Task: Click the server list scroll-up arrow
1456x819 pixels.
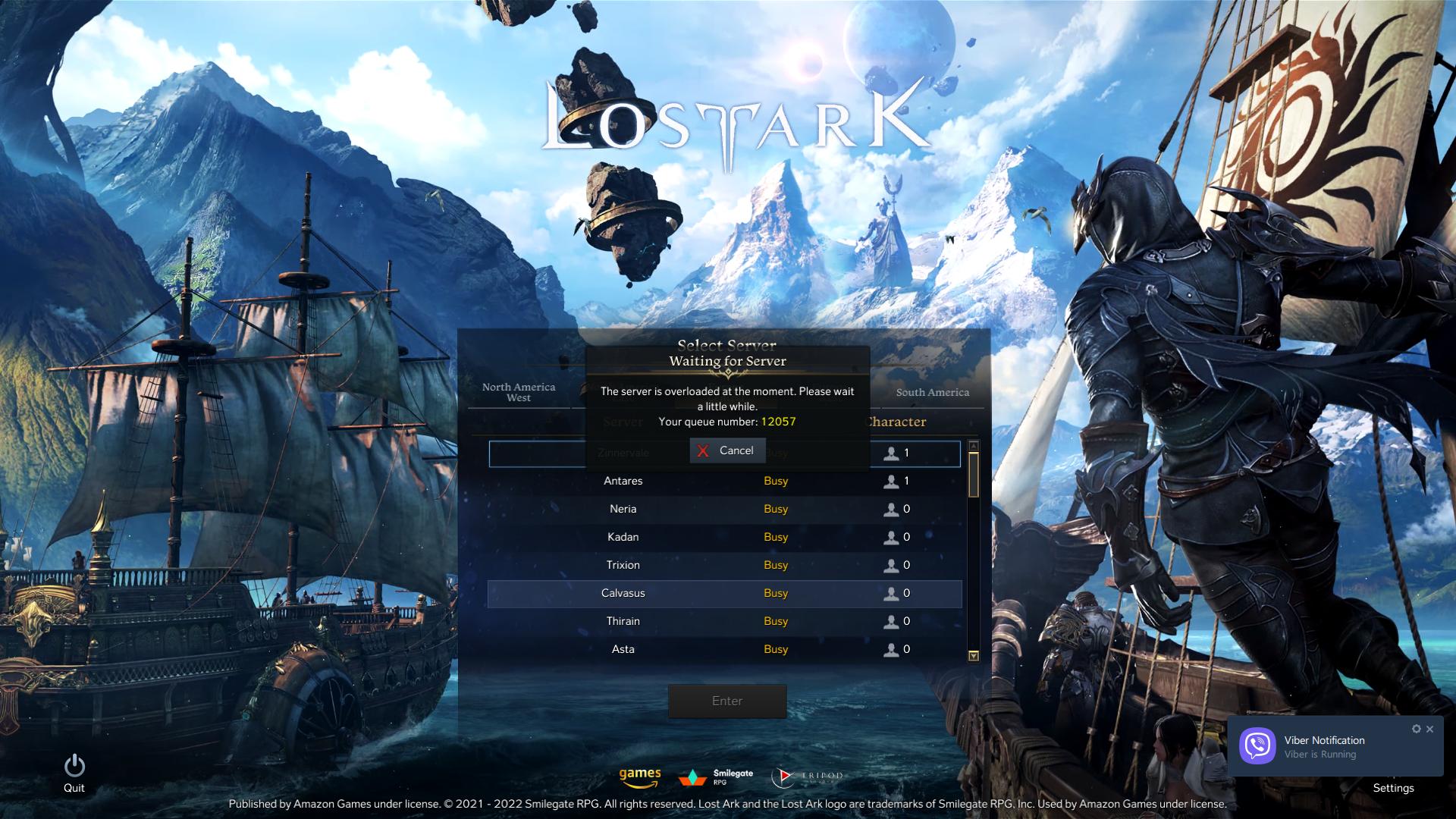Action: coord(974,446)
